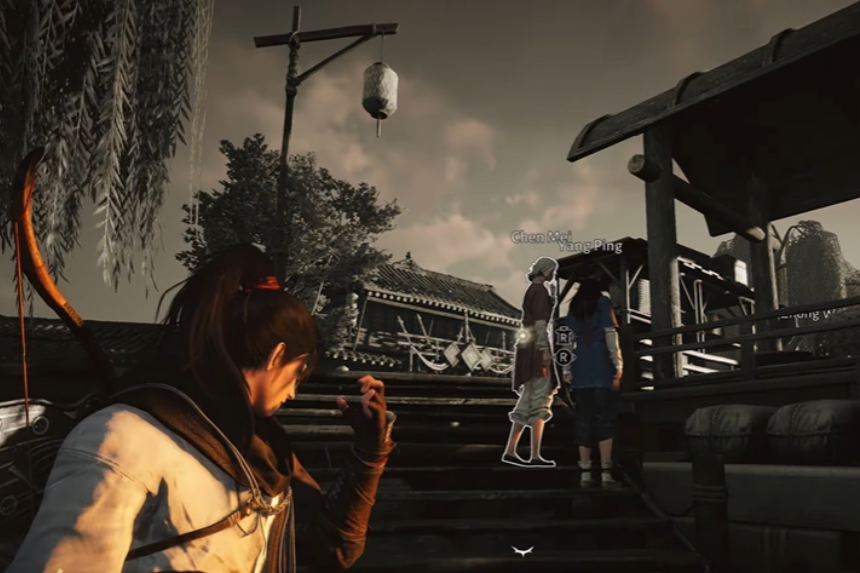Select the outlined character Chen Mei
The image size is (860, 573).
click(x=533, y=360)
